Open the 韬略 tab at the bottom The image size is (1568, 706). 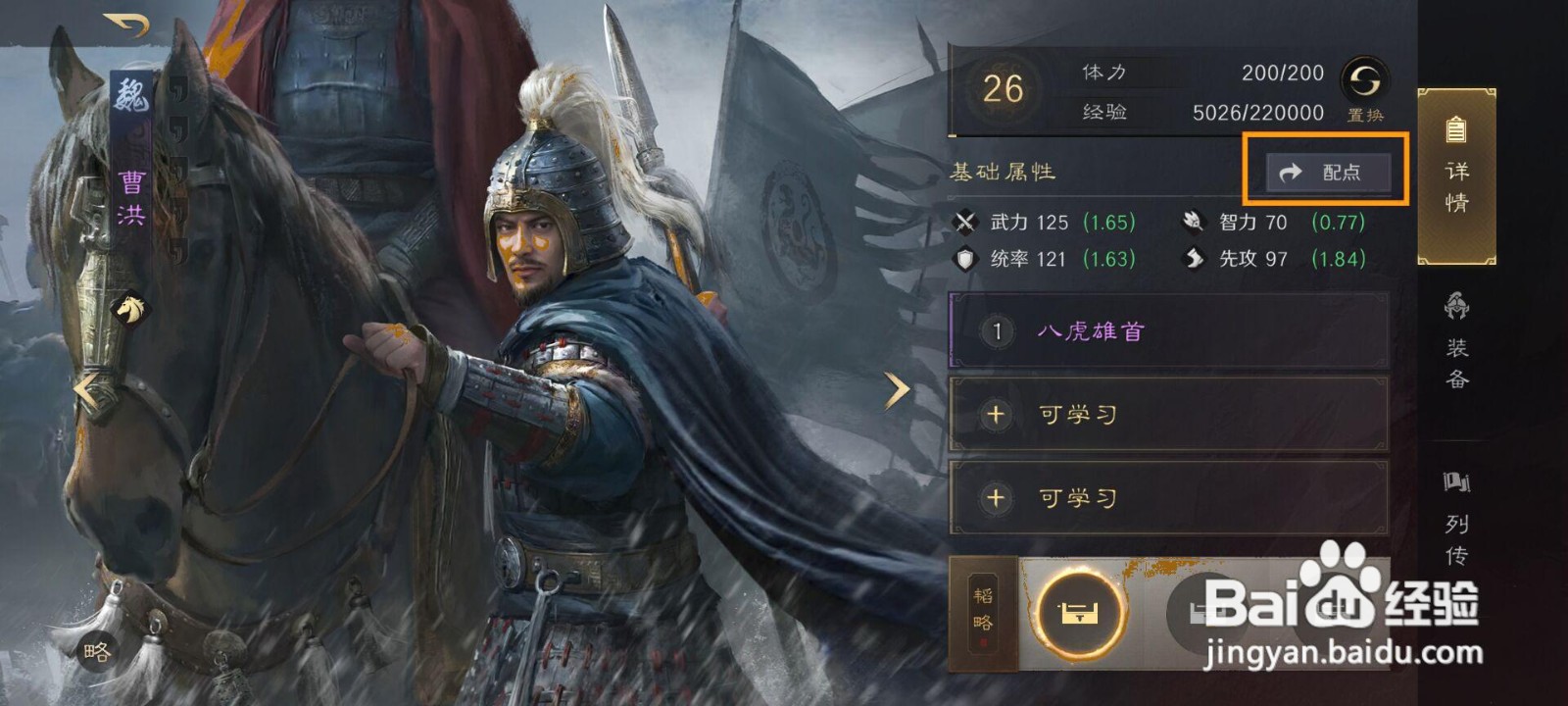[x=985, y=613]
